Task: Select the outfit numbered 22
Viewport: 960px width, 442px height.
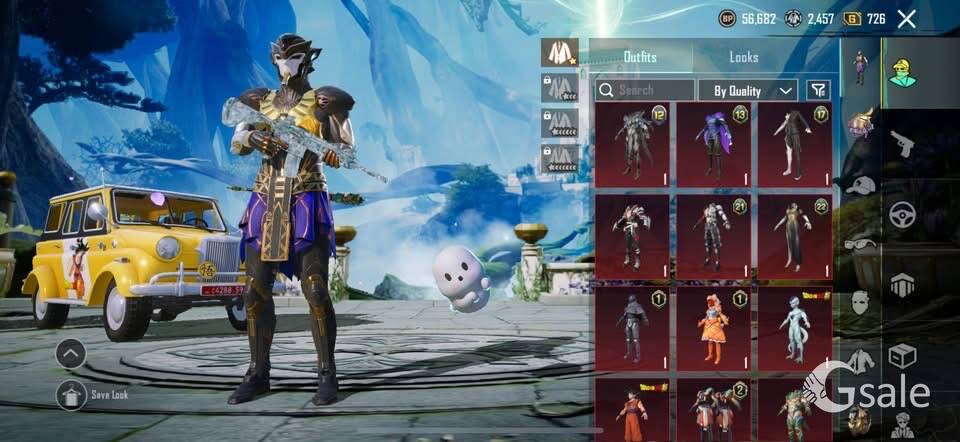Action: (794, 236)
